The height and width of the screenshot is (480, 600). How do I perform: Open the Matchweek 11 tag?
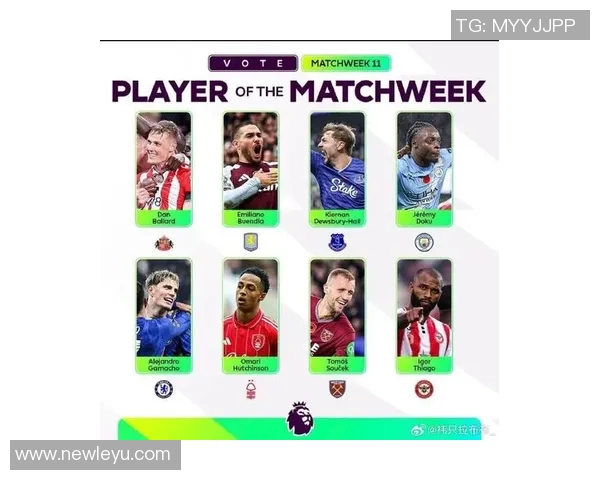pos(345,63)
